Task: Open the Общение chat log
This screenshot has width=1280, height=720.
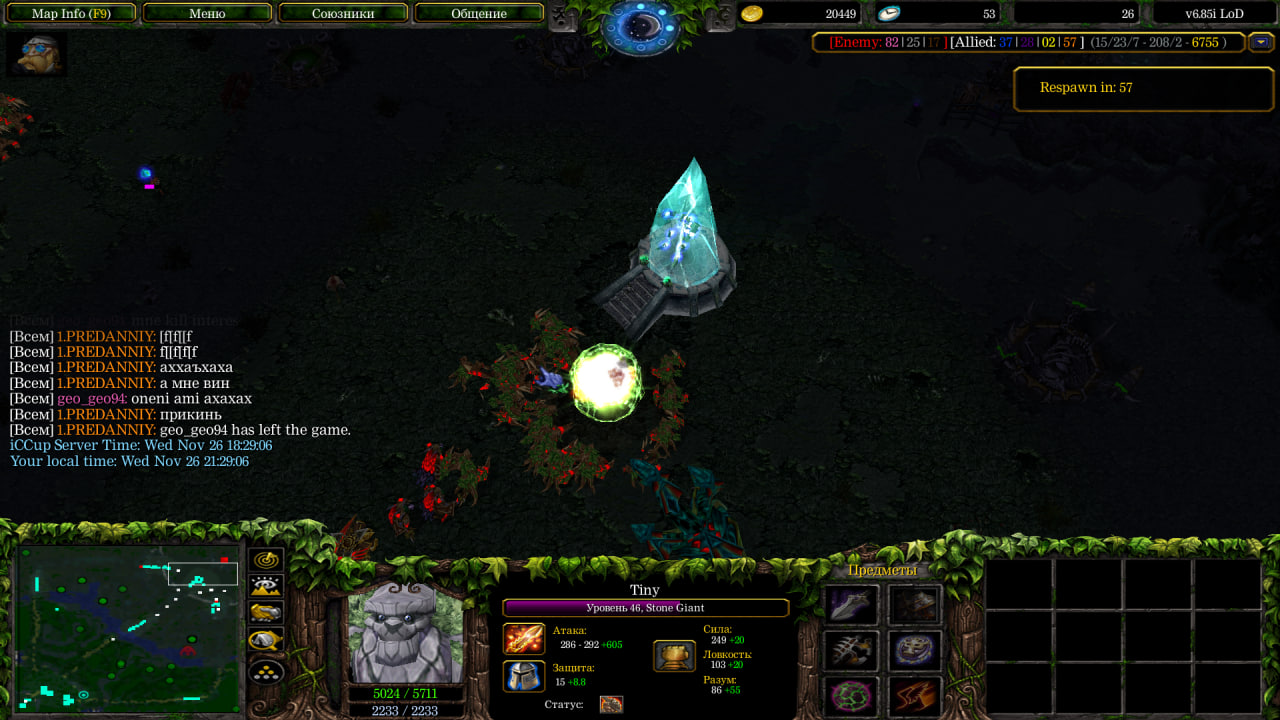Action: (x=479, y=13)
